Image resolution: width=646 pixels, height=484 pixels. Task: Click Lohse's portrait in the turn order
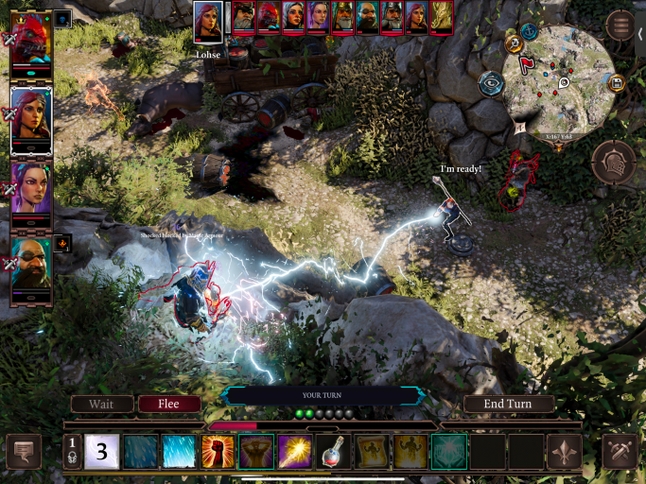[208, 19]
